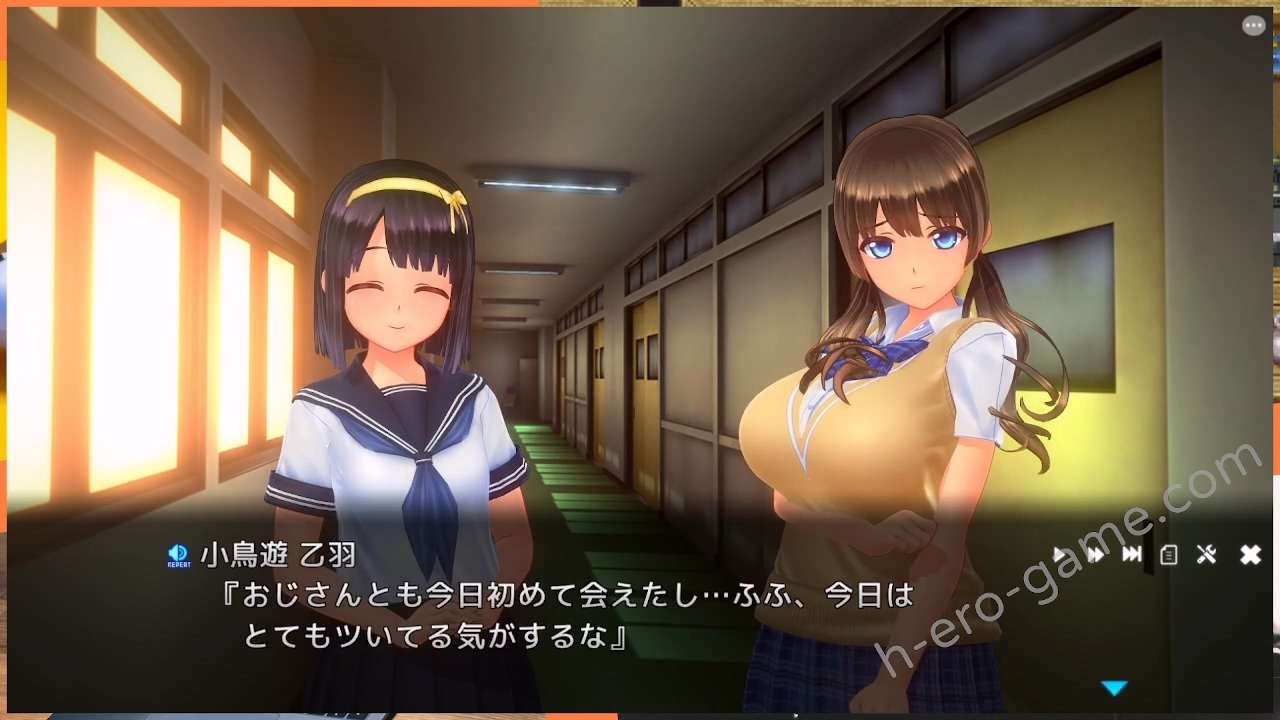Hide the dialogue box with the X
The height and width of the screenshot is (720, 1280).
point(1250,554)
